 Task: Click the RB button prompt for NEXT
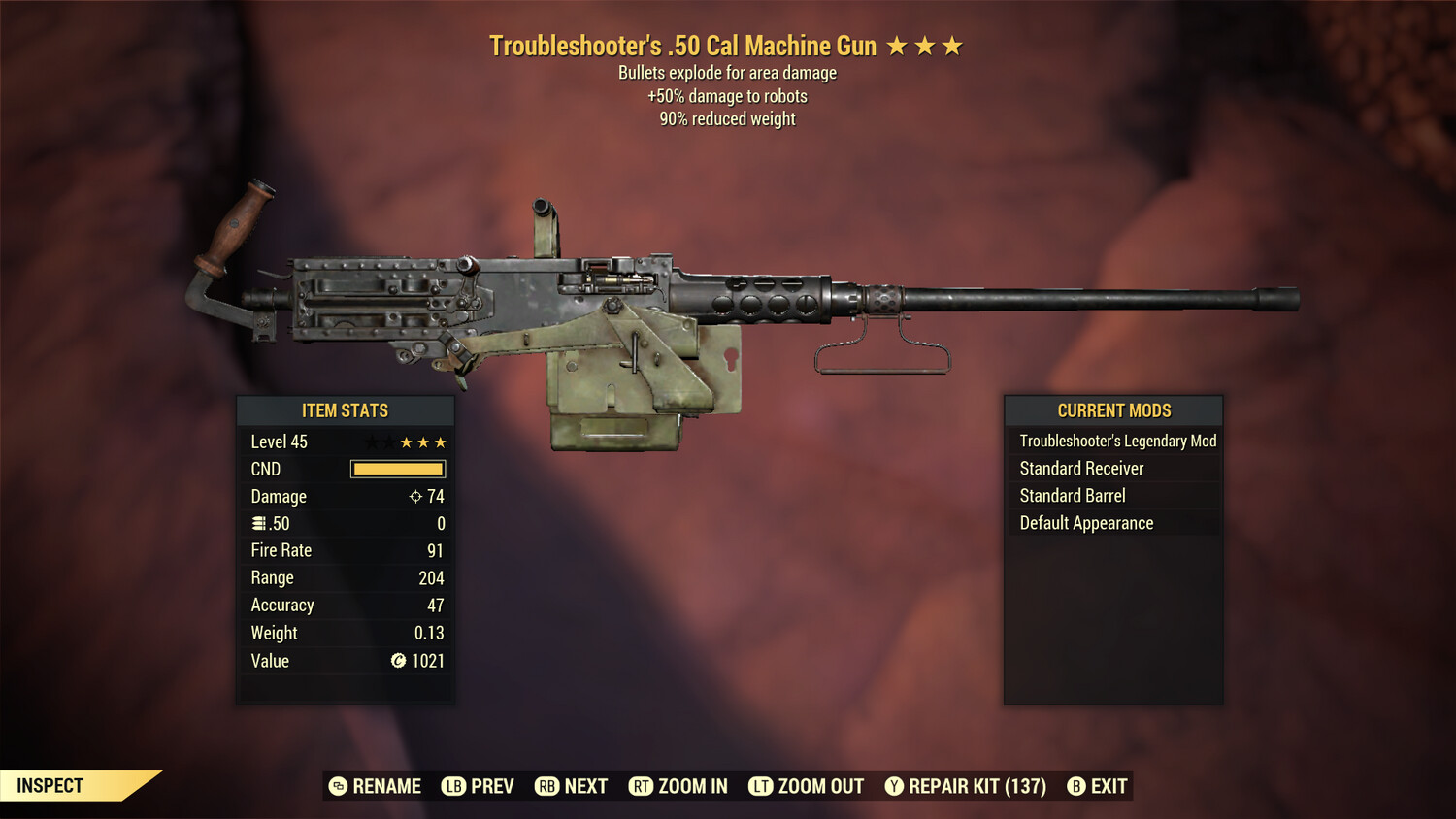547,786
